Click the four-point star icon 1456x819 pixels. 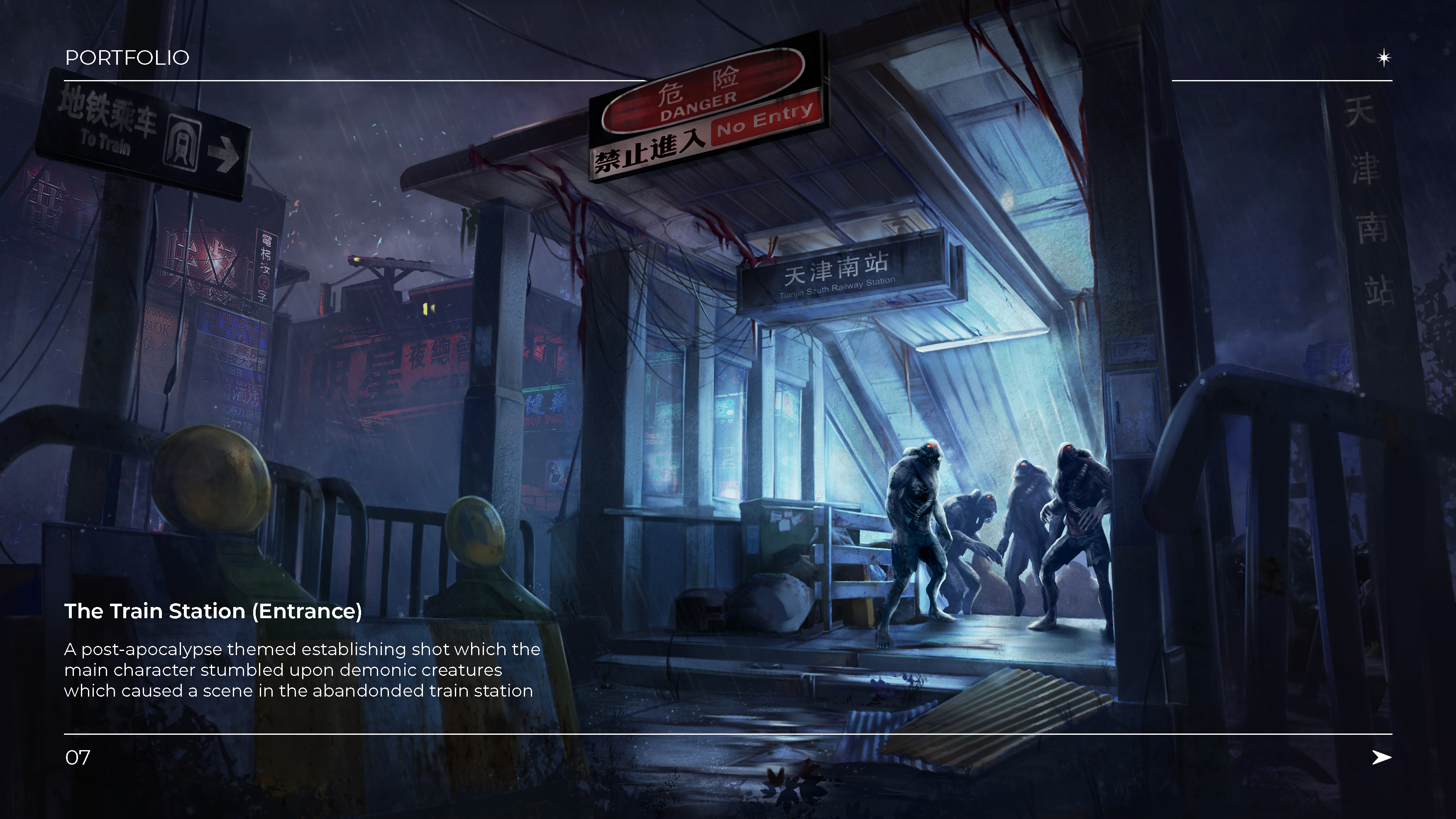coord(1384,58)
